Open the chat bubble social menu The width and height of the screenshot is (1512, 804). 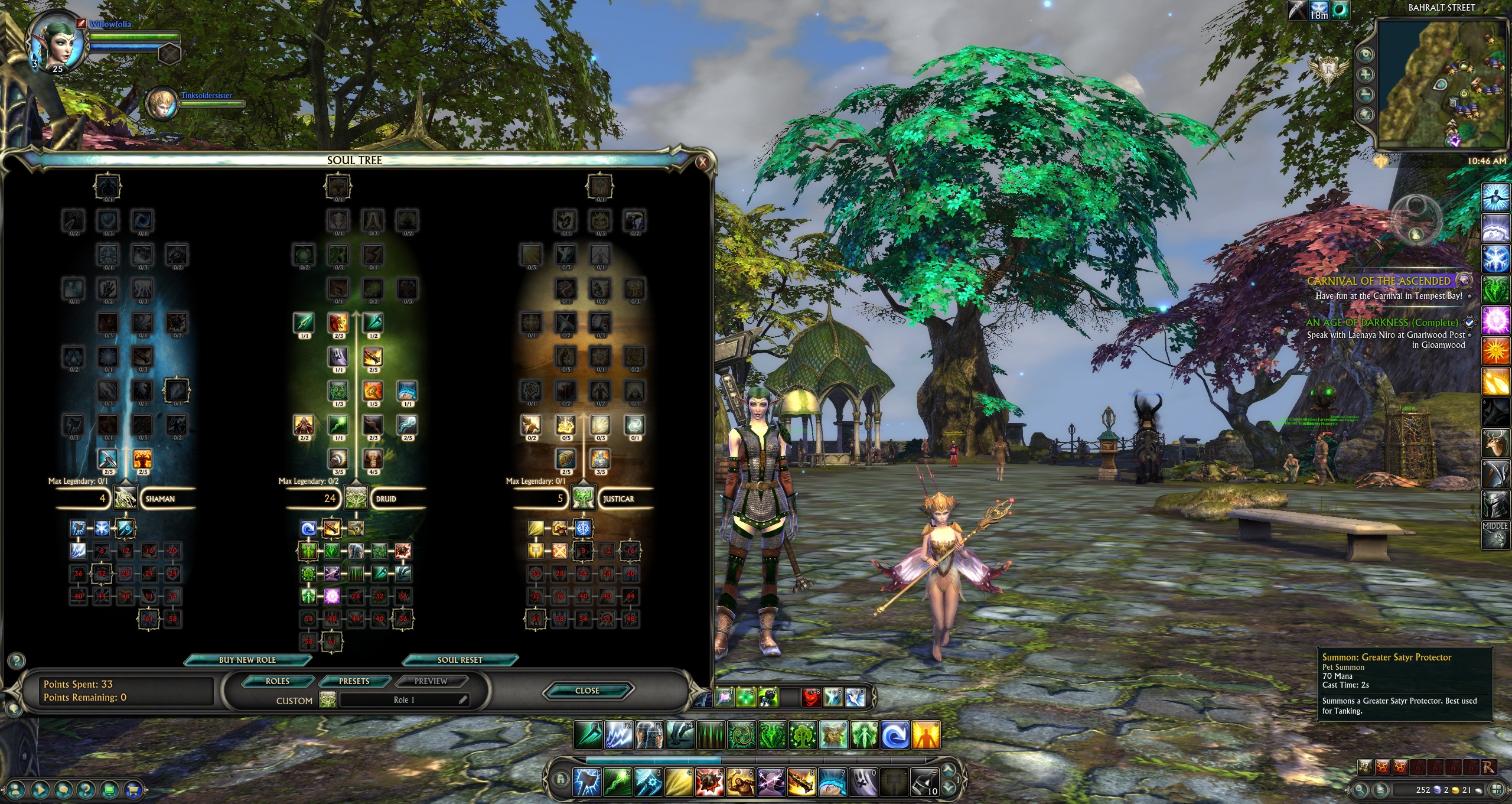tap(63, 789)
